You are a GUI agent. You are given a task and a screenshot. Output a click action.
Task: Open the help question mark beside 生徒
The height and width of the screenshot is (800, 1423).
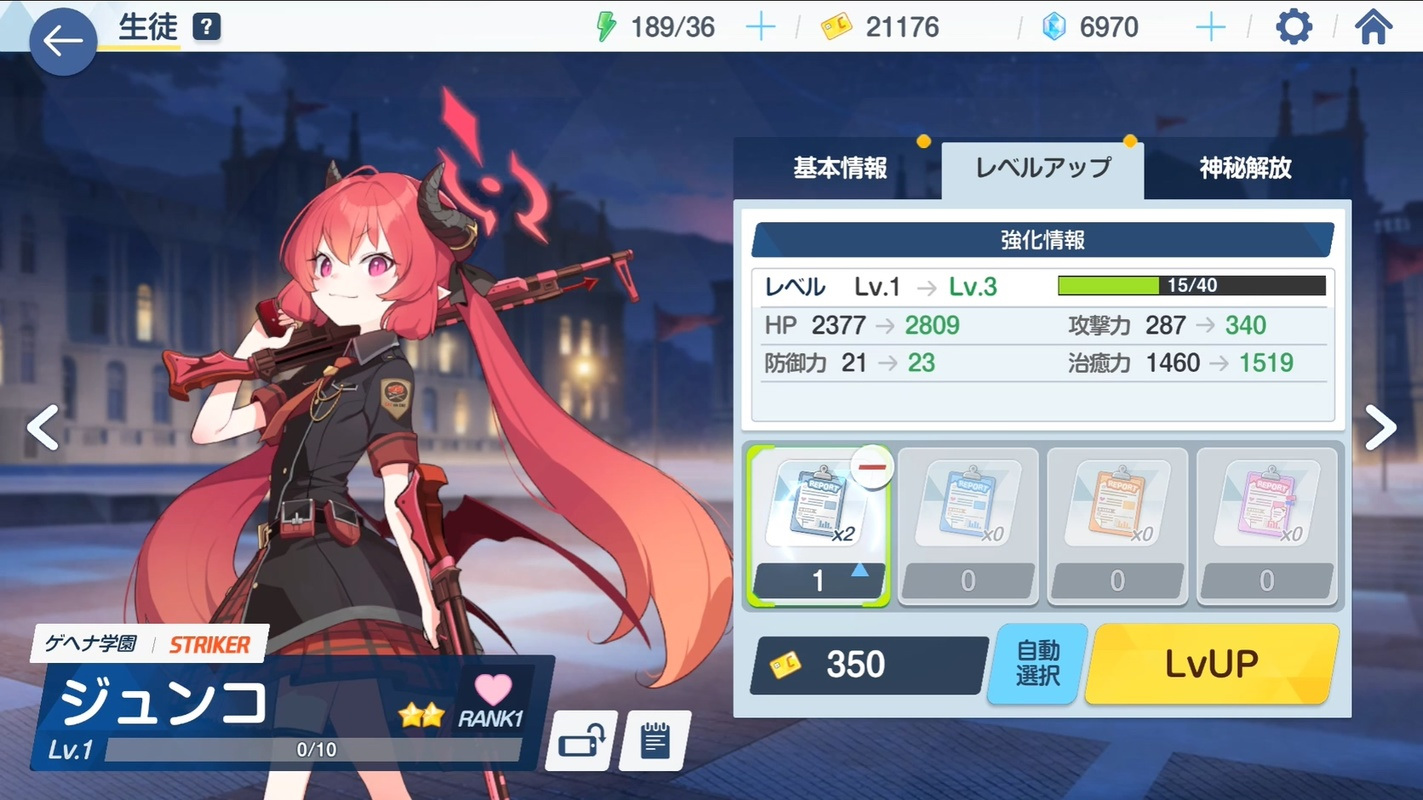tap(206, 27)
